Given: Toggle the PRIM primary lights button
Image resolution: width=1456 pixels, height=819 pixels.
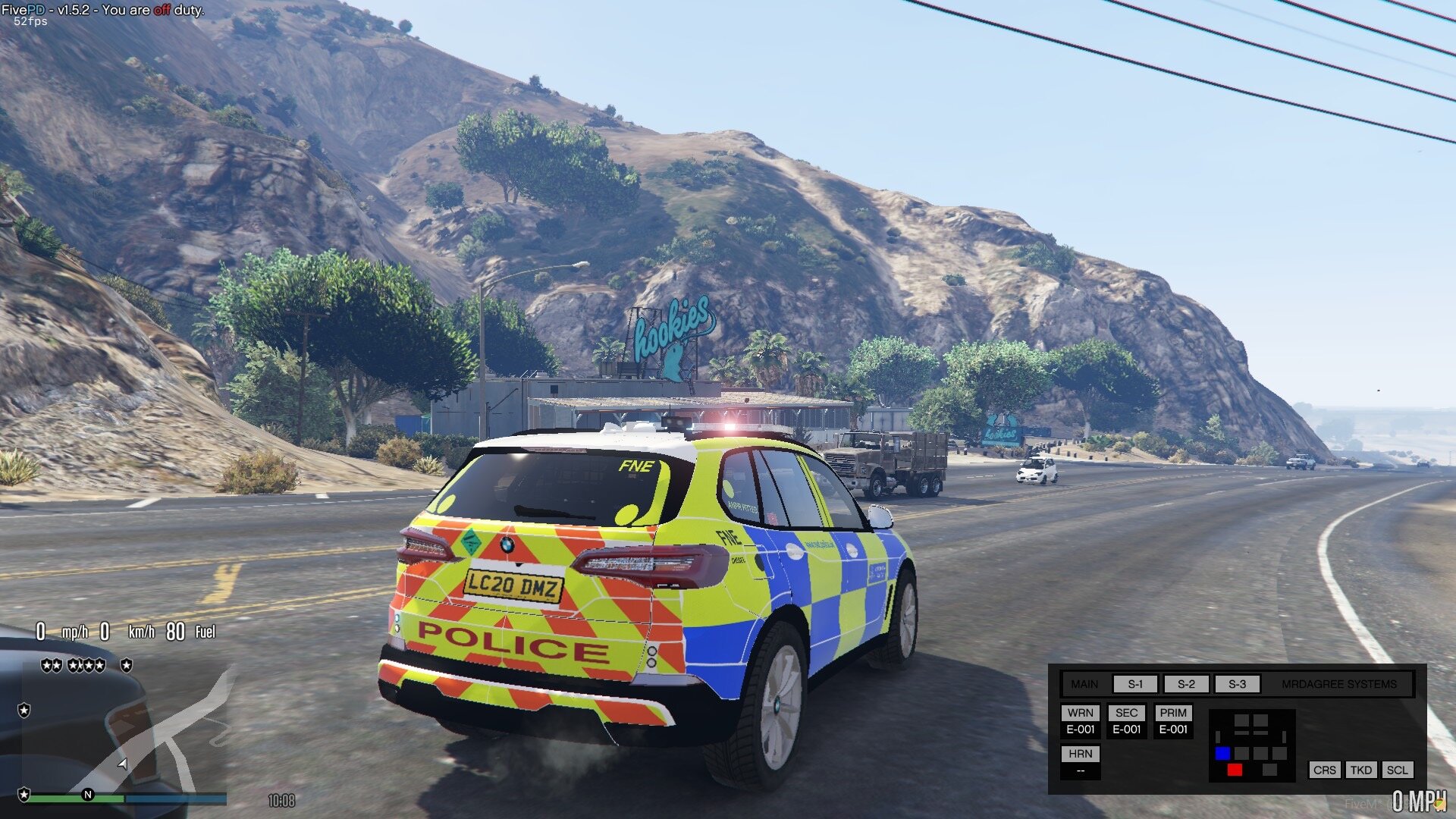Looking at the screenshot, I should pos(1173,713).
